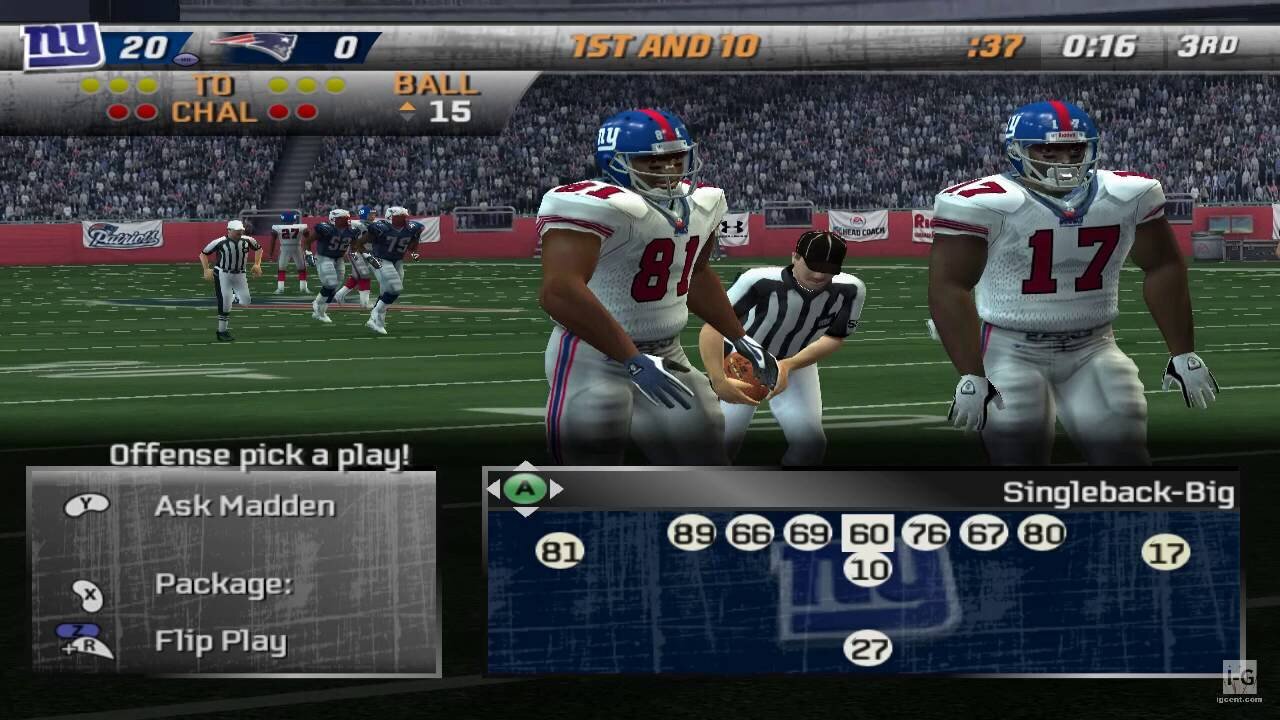Select the Singleback-Big formation title
Screen dimensions: 1280x720
(x=1118, y=493)
